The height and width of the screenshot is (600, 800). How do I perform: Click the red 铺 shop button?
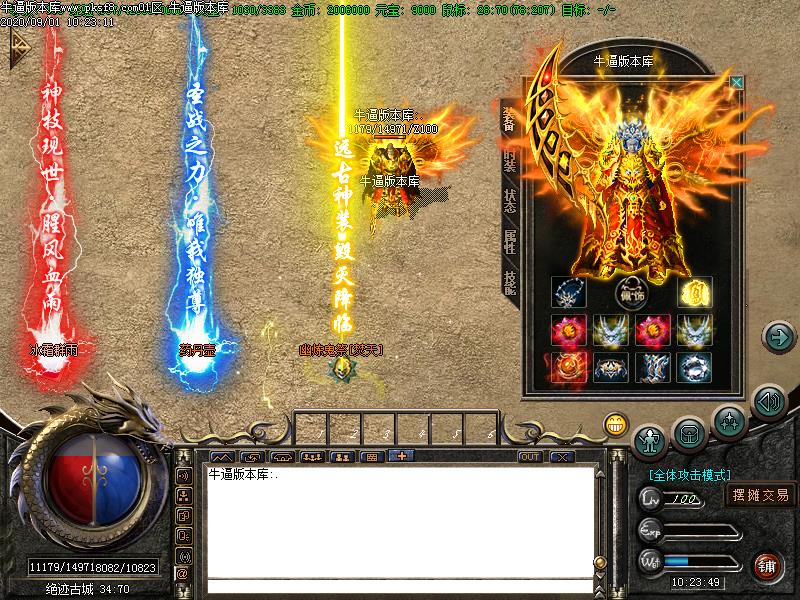click(x=766, y=566)
